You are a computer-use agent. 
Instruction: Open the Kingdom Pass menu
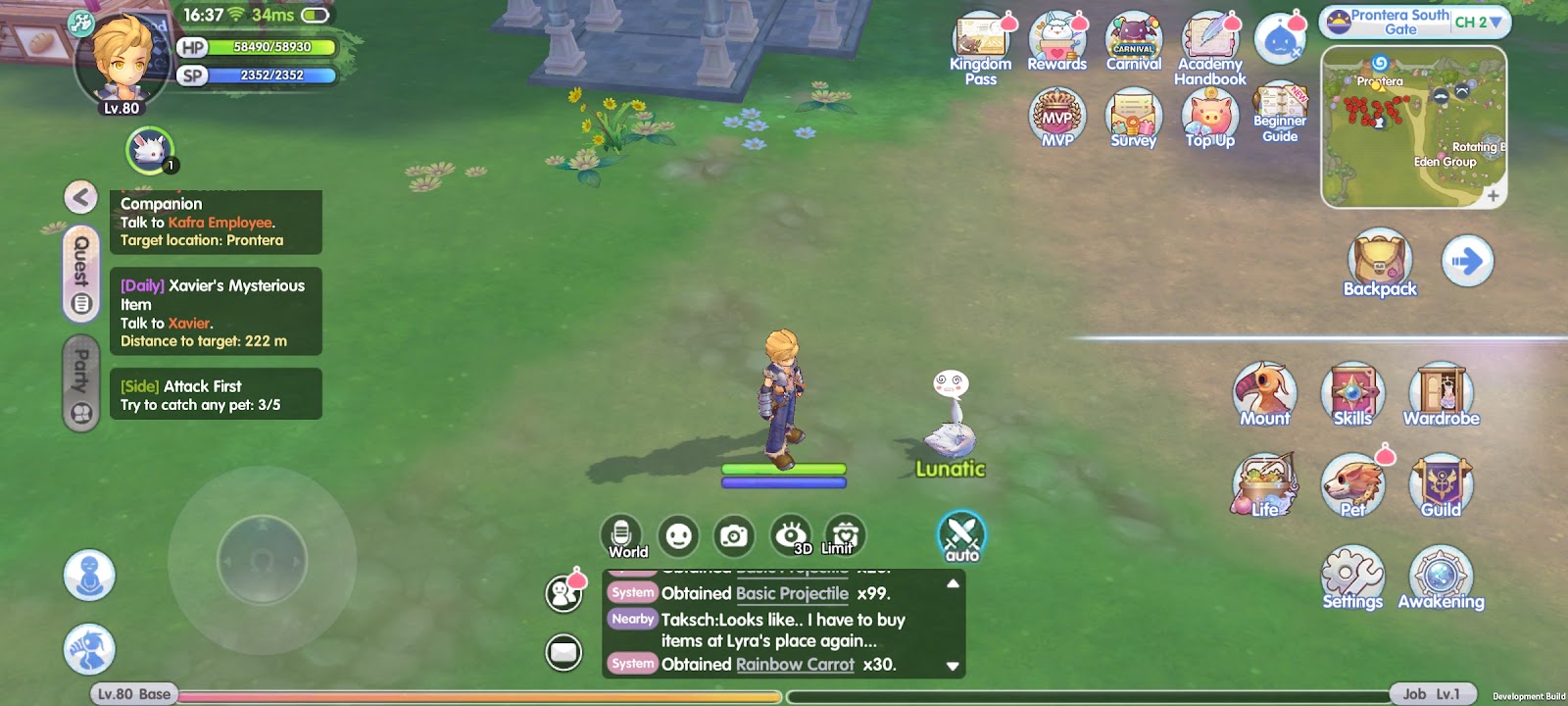[980, 44]
